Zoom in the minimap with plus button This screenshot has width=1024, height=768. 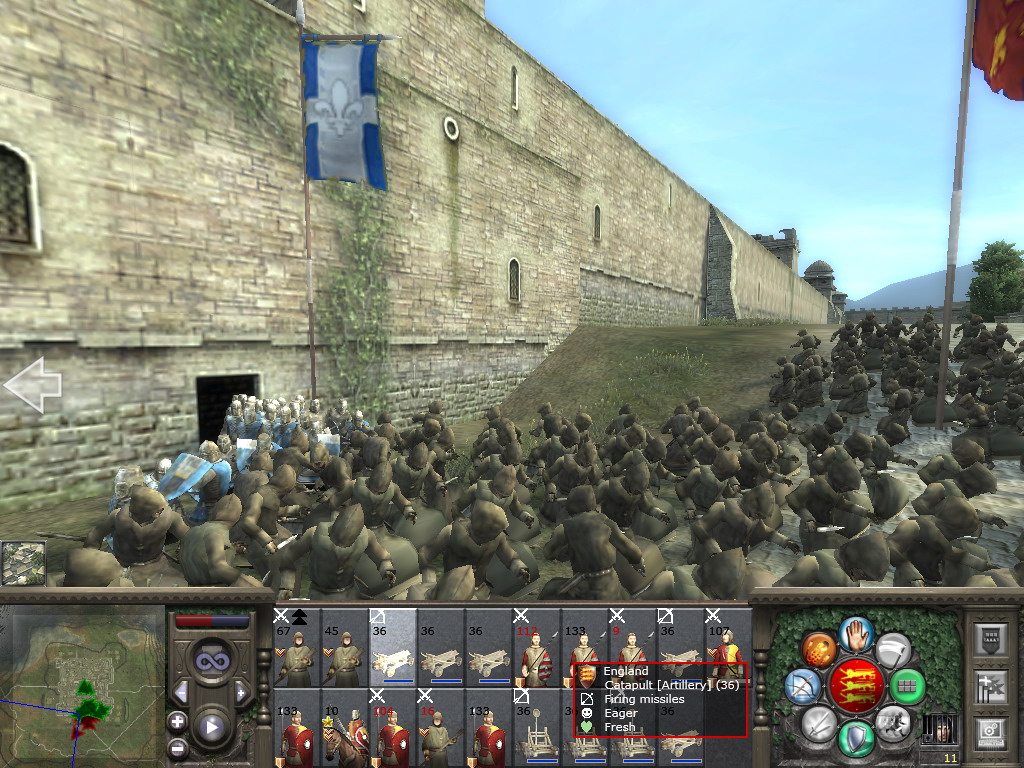[x=177, y=722]
